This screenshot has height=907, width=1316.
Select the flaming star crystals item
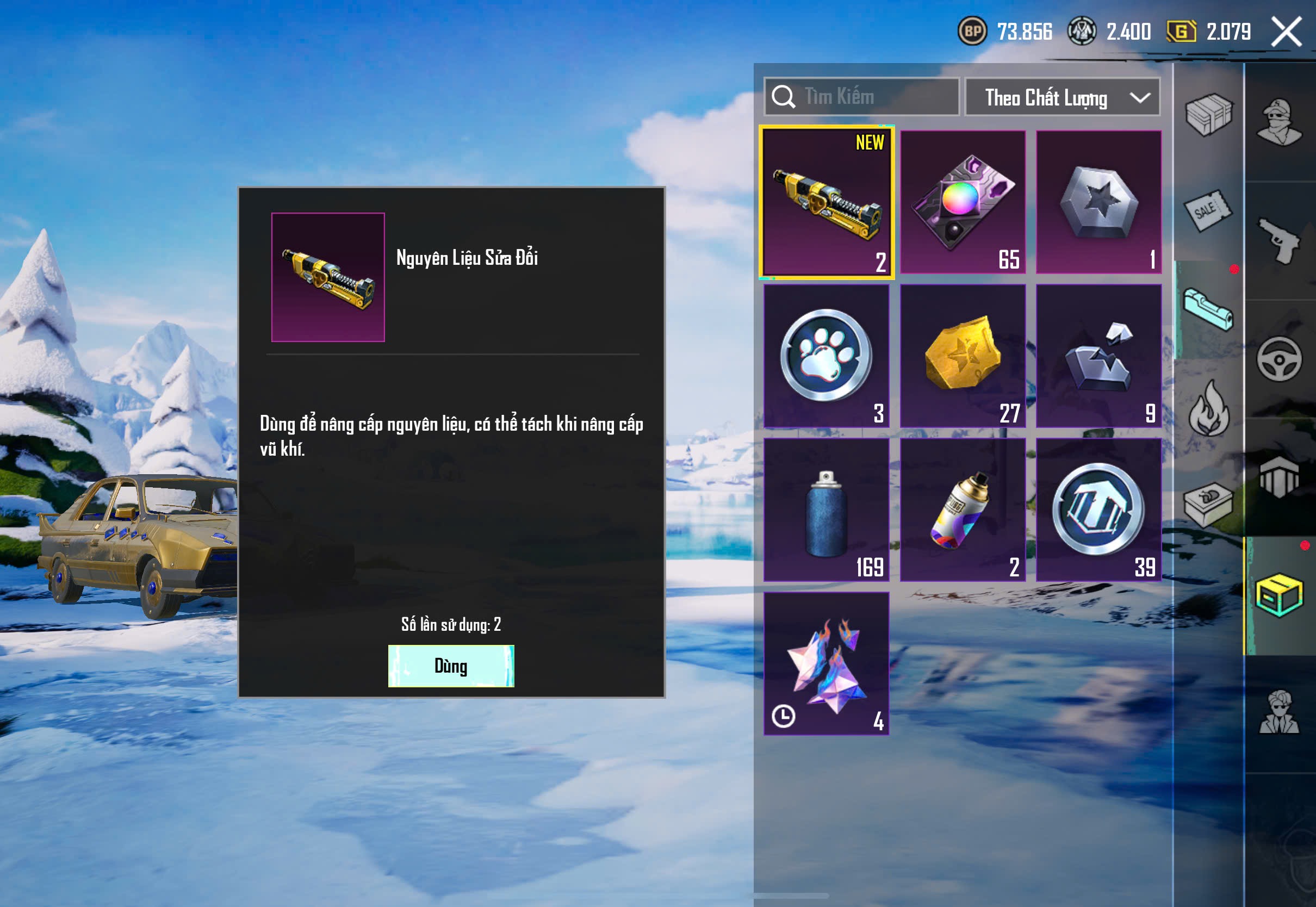[x=826, y=663]
